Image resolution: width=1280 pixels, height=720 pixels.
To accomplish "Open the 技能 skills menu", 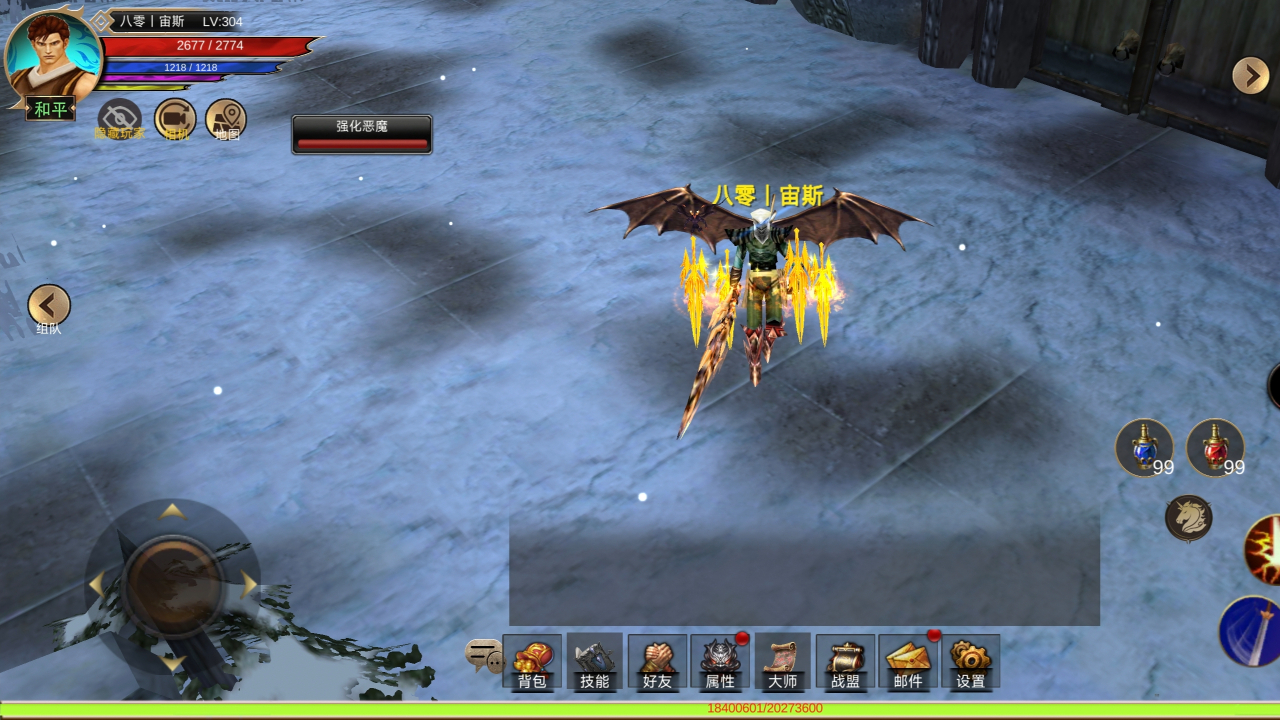I will 594,662.
